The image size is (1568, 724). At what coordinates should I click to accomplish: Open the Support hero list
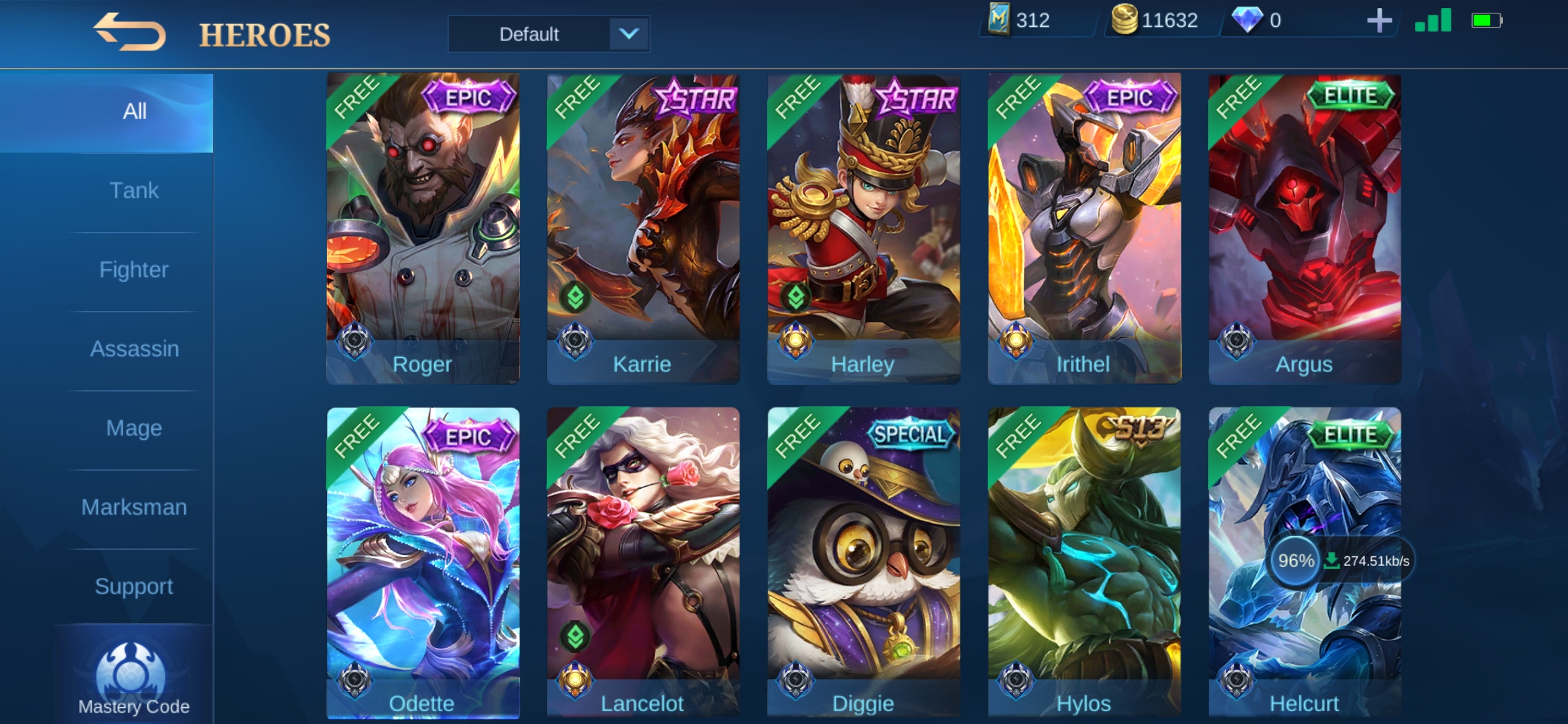tap(134, 587)
